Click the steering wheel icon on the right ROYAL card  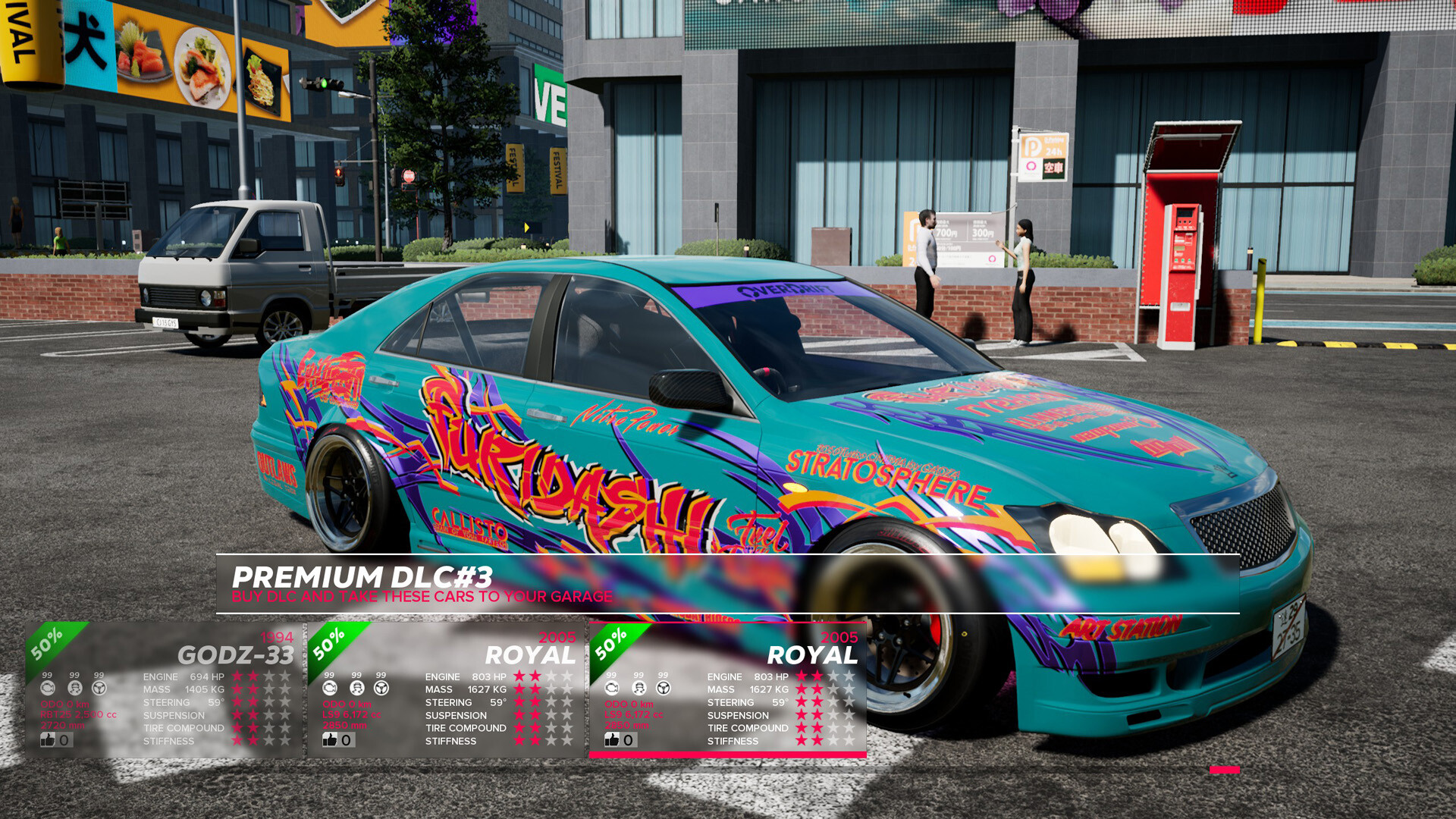[662, 688]
